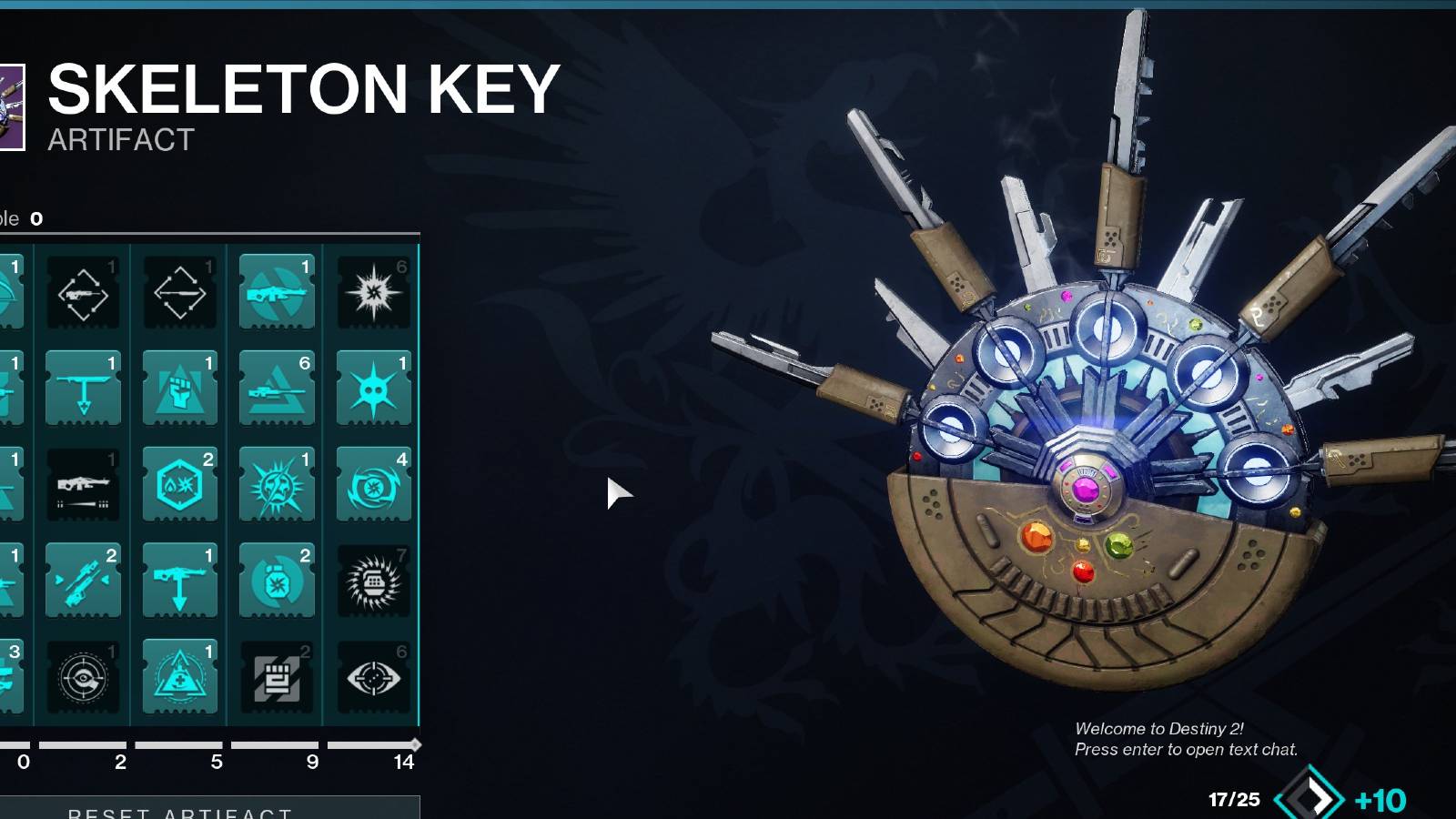This screenshot has width=1456, height=819.
Task: Select the downward harpoon perk marked 1
Action: click(x=82, y=387)
